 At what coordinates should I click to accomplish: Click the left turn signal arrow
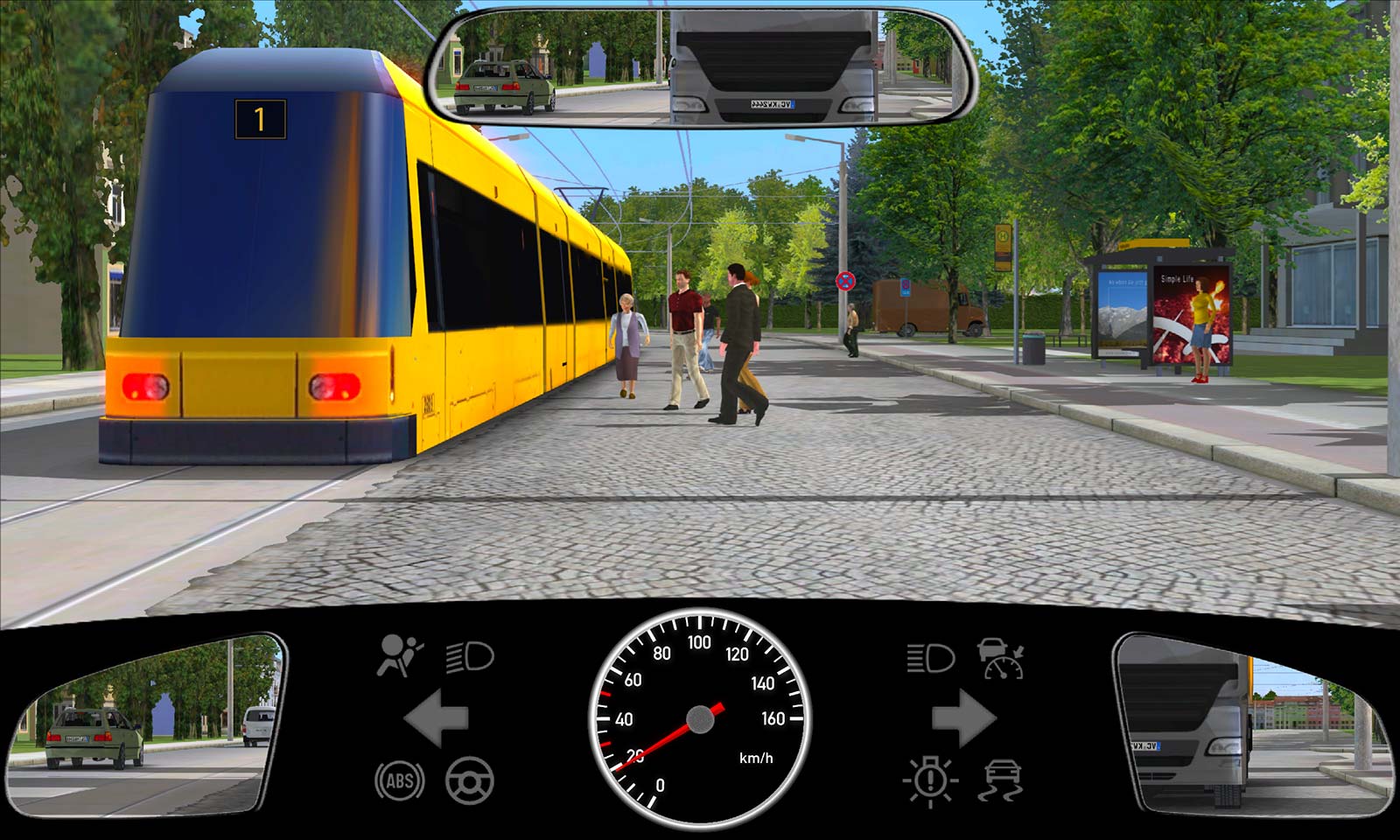436,718
